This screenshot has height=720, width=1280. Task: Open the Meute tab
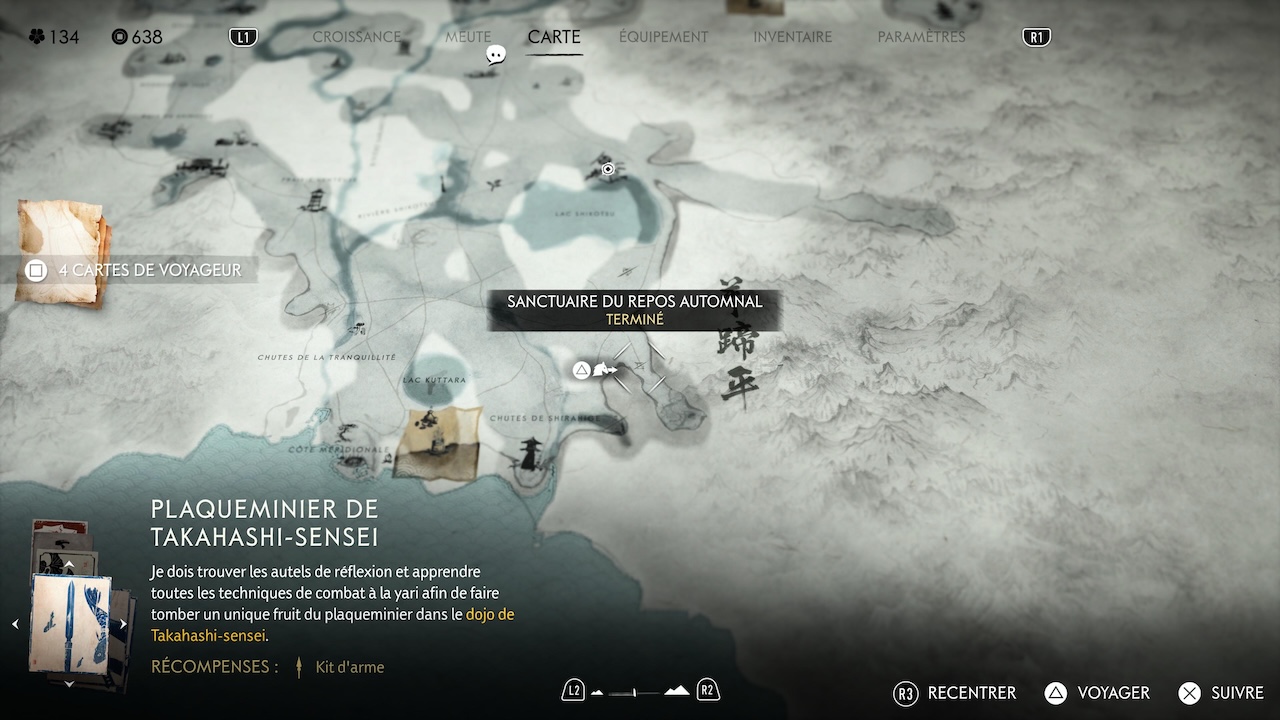(468, 37)
